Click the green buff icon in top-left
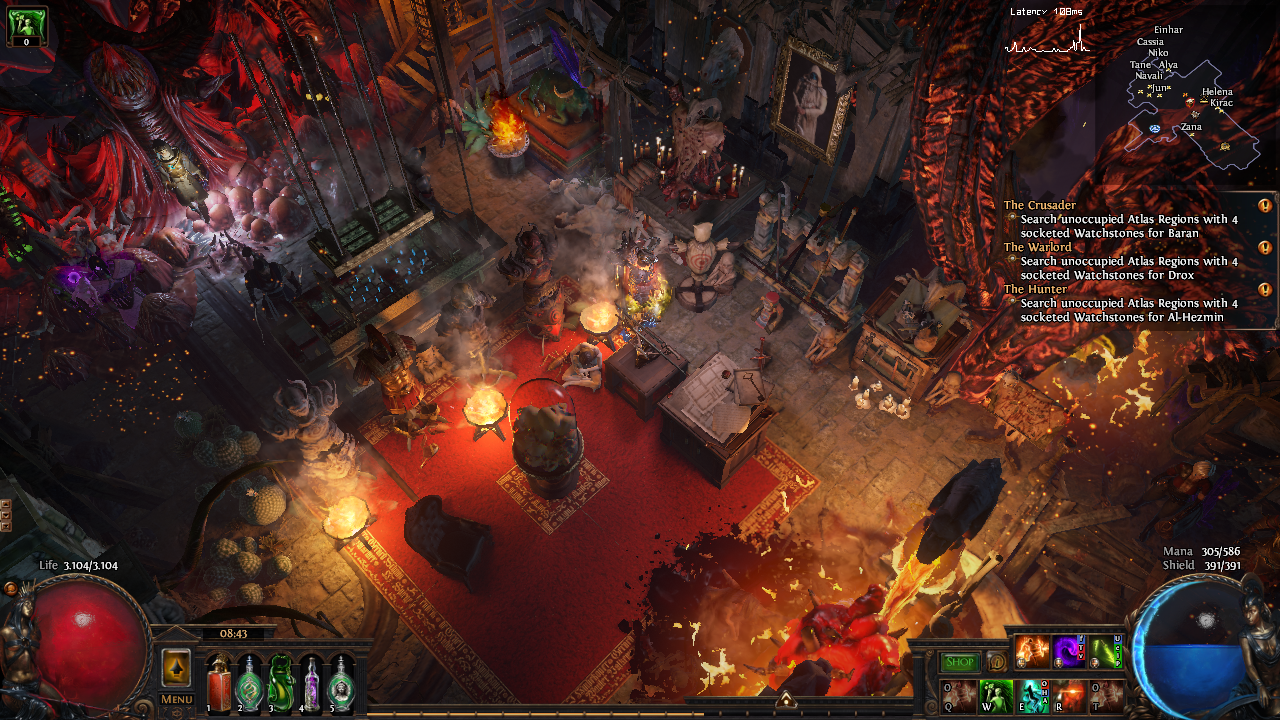This screenshot has width=1280, height=720. click(25, 24)
